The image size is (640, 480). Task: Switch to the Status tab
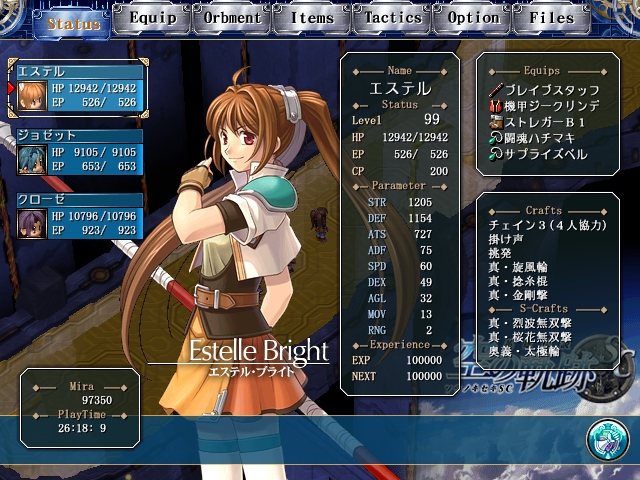pyautogui.click(x=72, y=21)
